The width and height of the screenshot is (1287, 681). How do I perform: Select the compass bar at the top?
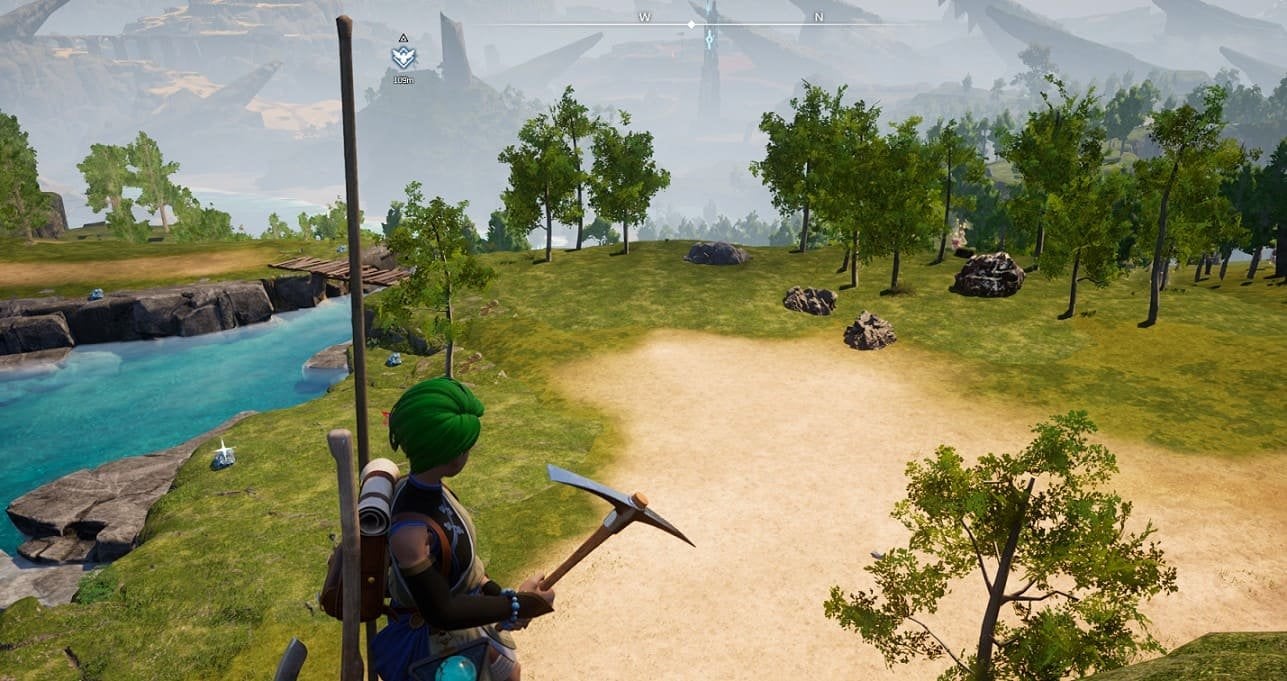[730, 23]
